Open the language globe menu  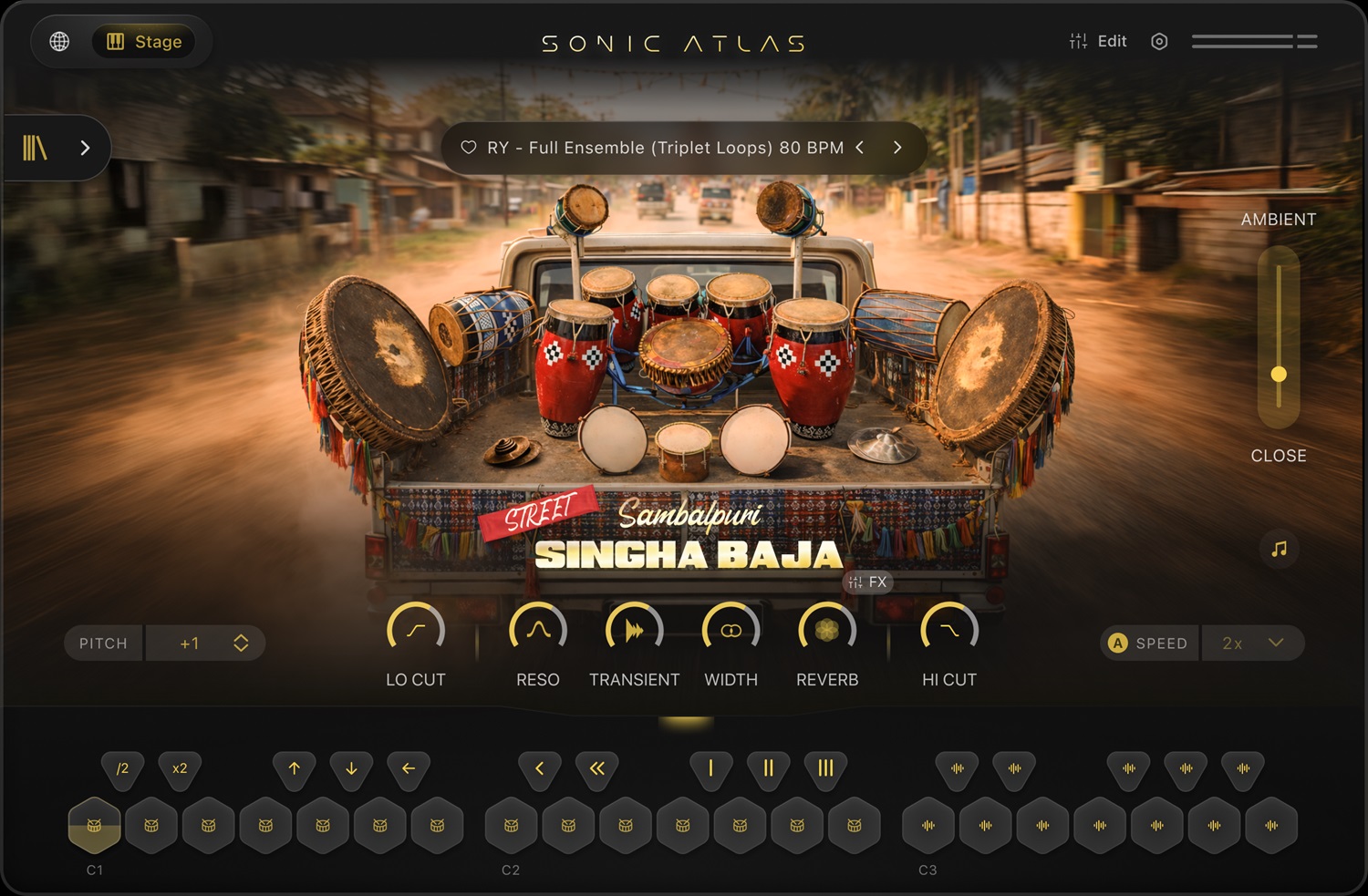tap(58, 41)
